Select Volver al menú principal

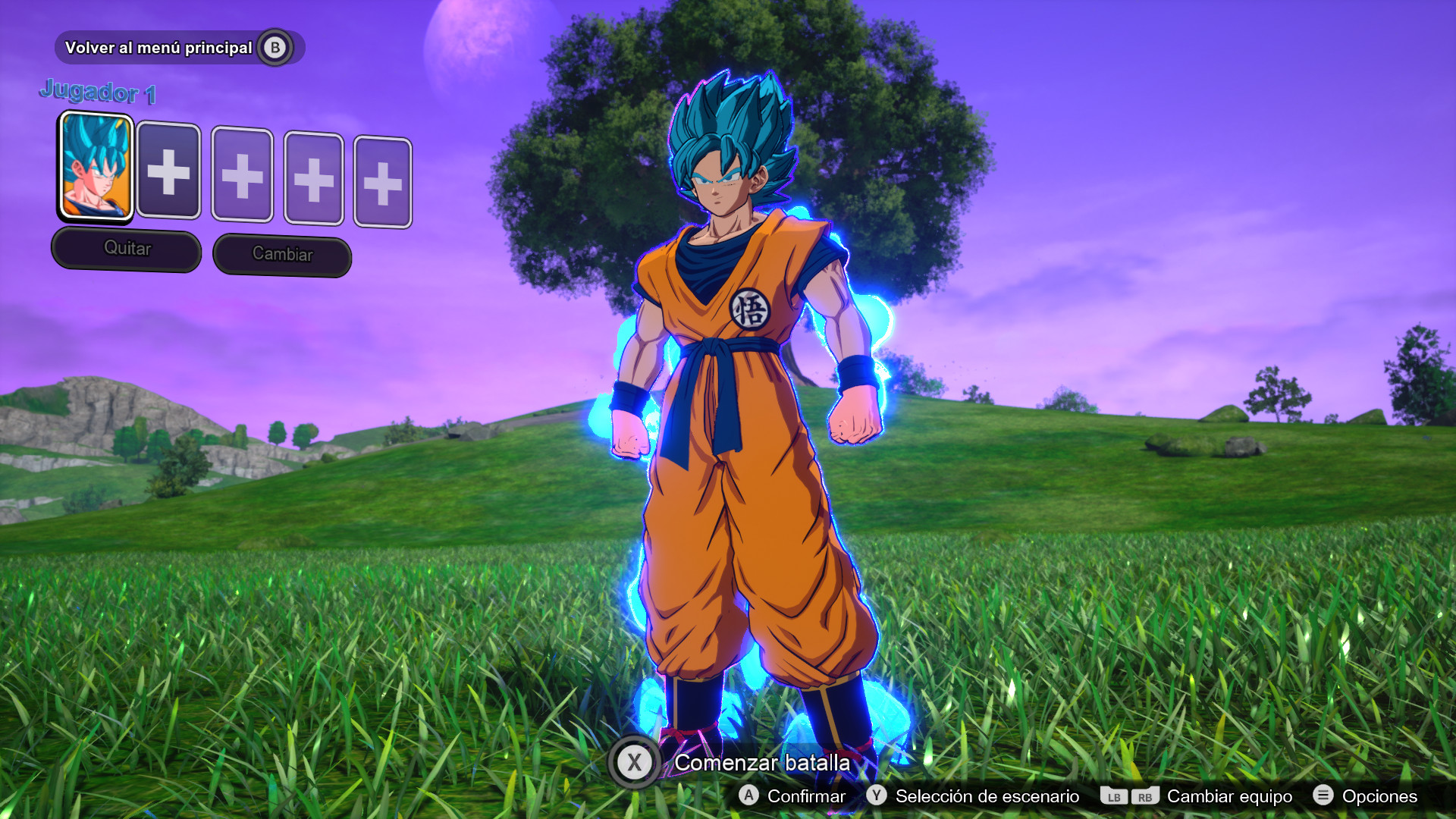159,47
